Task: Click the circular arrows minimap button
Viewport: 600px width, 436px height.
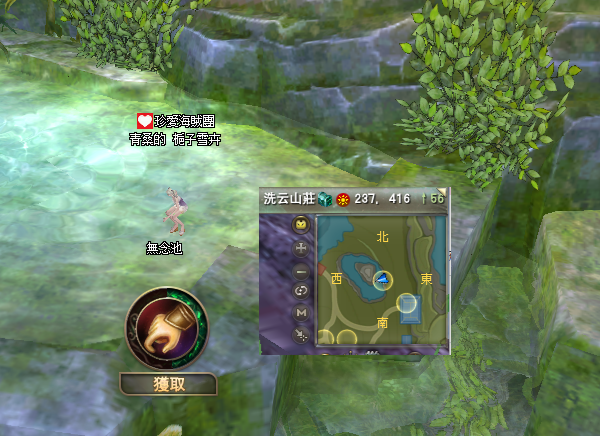Action: point(301,291)
